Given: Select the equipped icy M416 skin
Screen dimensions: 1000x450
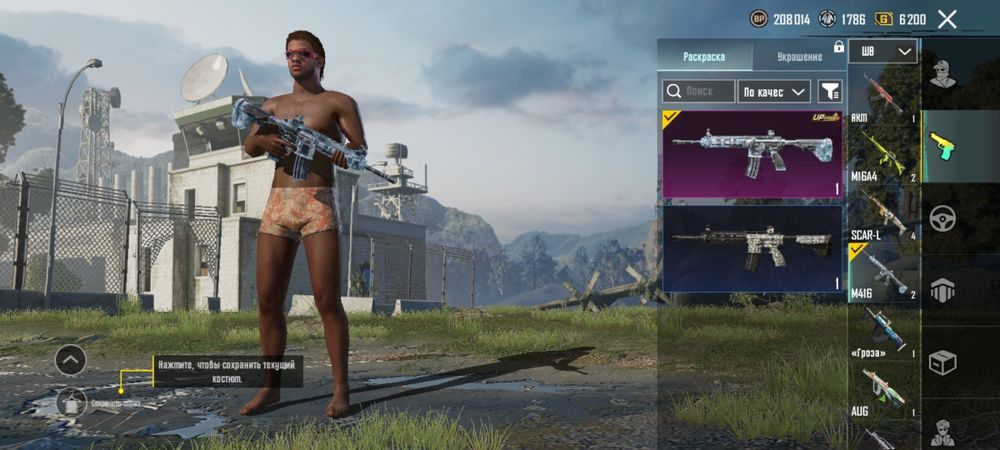Looking at the screenshot, I should pyautogui.click(x=752, y=154).
